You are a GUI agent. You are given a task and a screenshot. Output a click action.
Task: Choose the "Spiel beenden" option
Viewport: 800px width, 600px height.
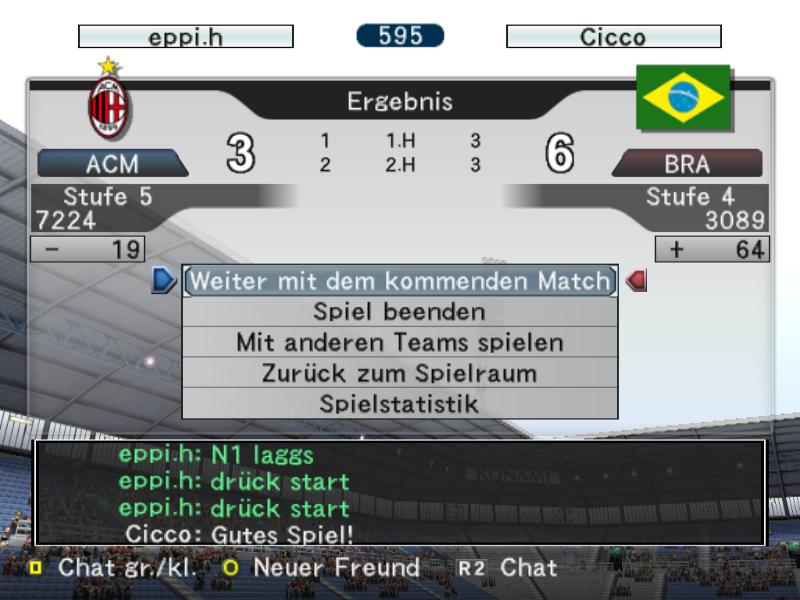[x=399, y=312]
